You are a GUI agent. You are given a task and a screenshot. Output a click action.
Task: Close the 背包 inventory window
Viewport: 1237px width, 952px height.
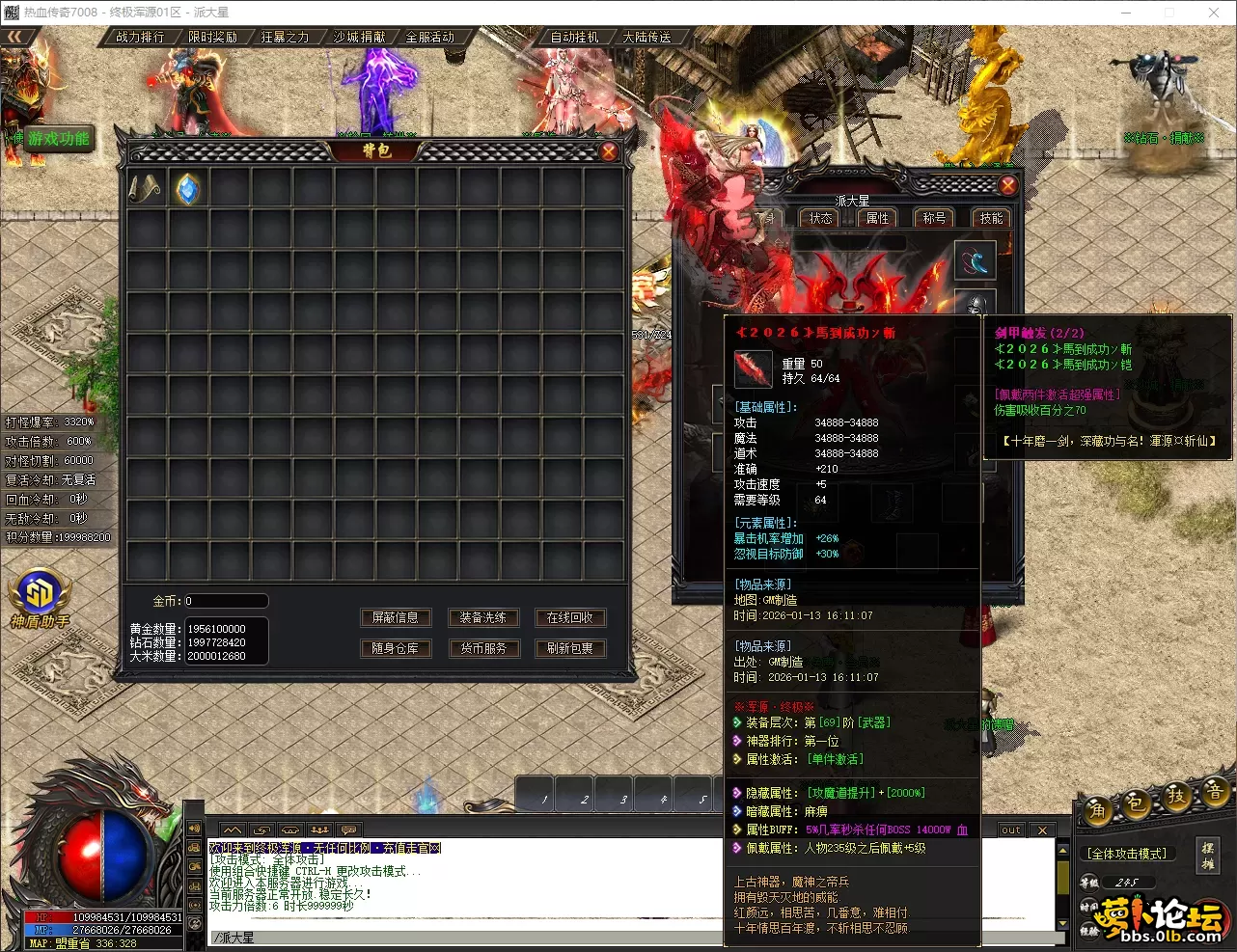pyautogui.click(x=609, y=151)
